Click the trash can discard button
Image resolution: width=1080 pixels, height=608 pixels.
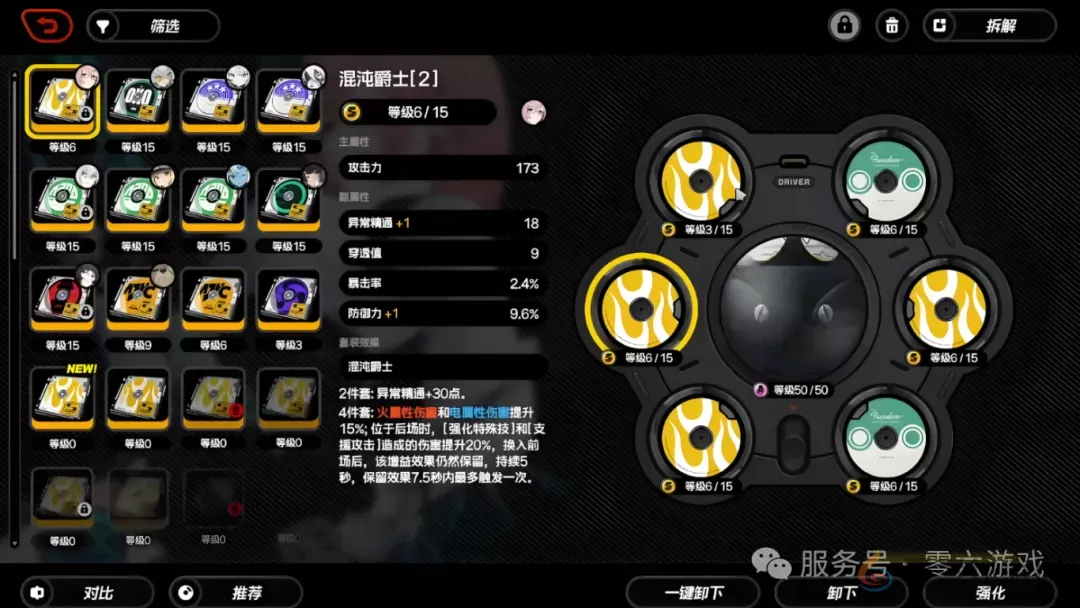[x=891, y=26]
